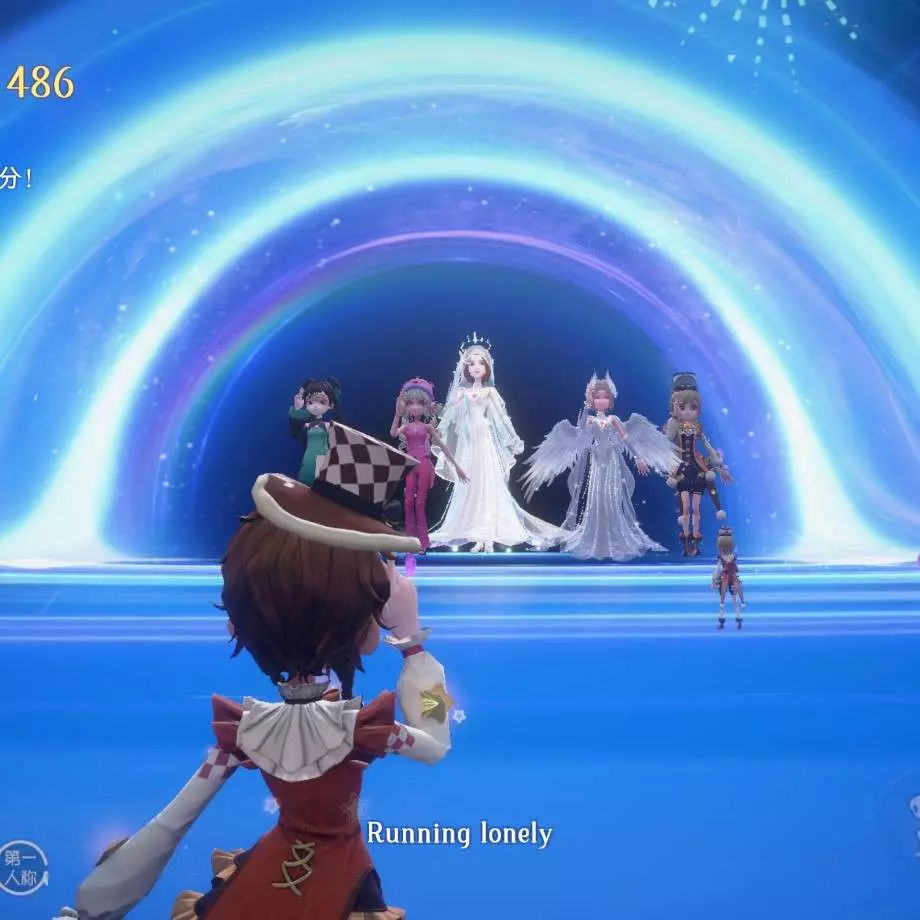Toggle the 第一人称 first-person view button

pos(22,867)
